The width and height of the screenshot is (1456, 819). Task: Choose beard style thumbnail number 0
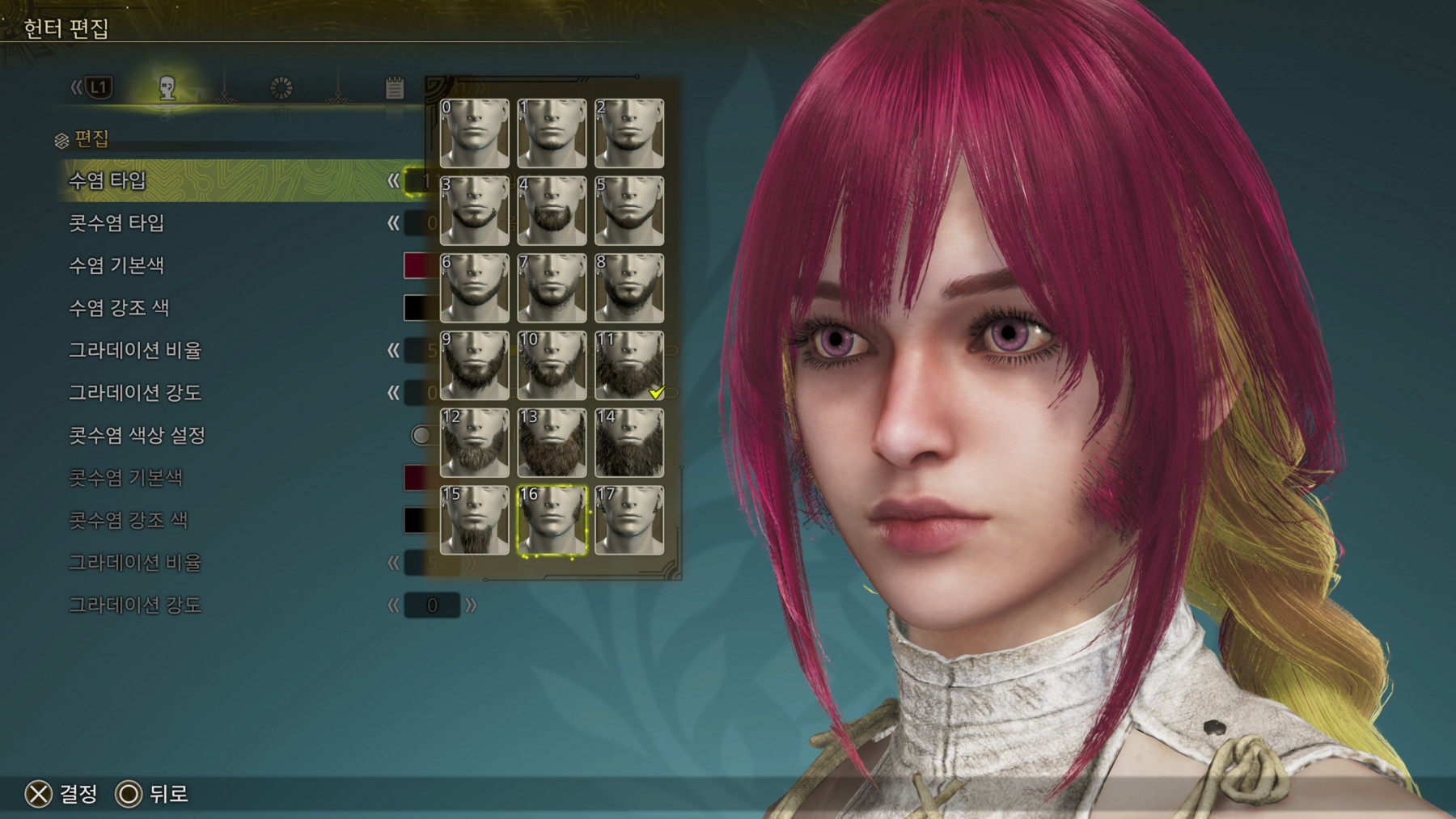(x=475, y=133)
